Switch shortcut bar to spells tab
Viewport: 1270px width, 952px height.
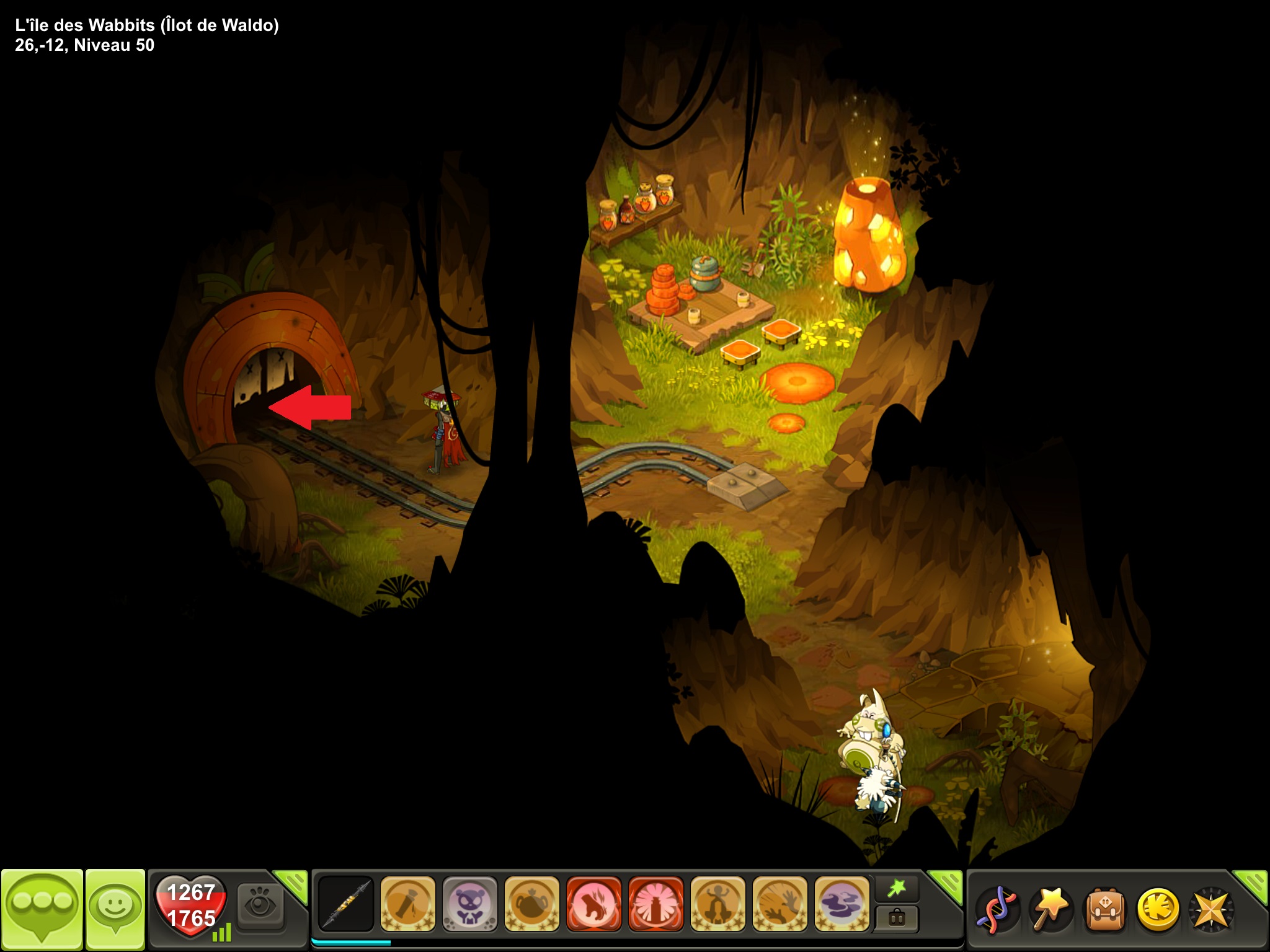click(897, 889)
